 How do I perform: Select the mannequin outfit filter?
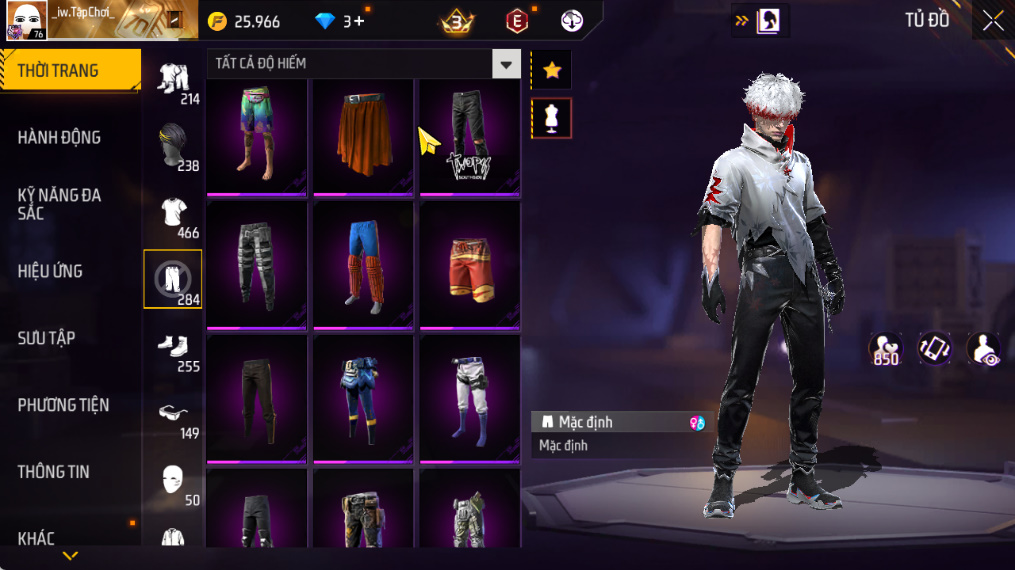[x=551, y=118]
